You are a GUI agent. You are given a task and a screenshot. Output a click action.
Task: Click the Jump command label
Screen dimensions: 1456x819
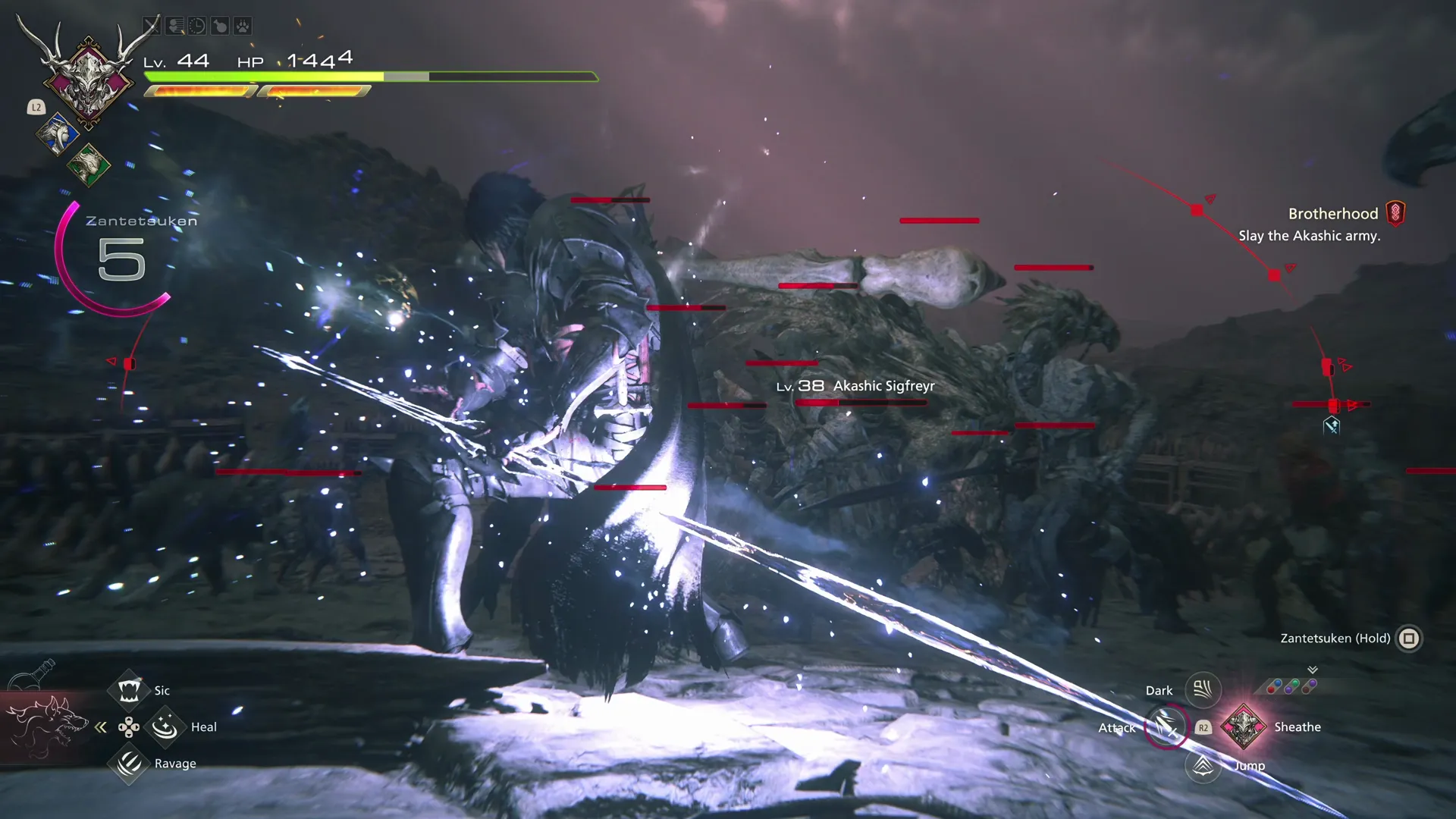[1248, 765]
